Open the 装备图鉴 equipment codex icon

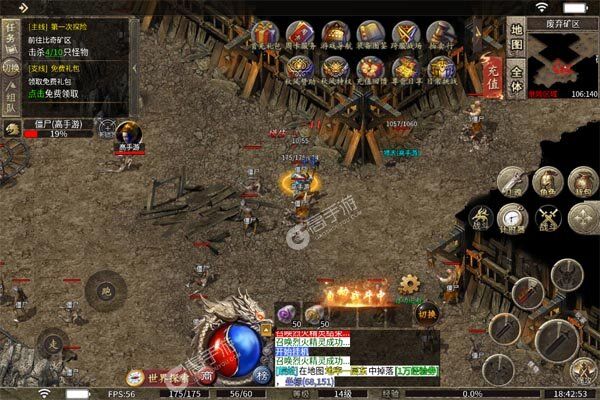pos(369,34)
